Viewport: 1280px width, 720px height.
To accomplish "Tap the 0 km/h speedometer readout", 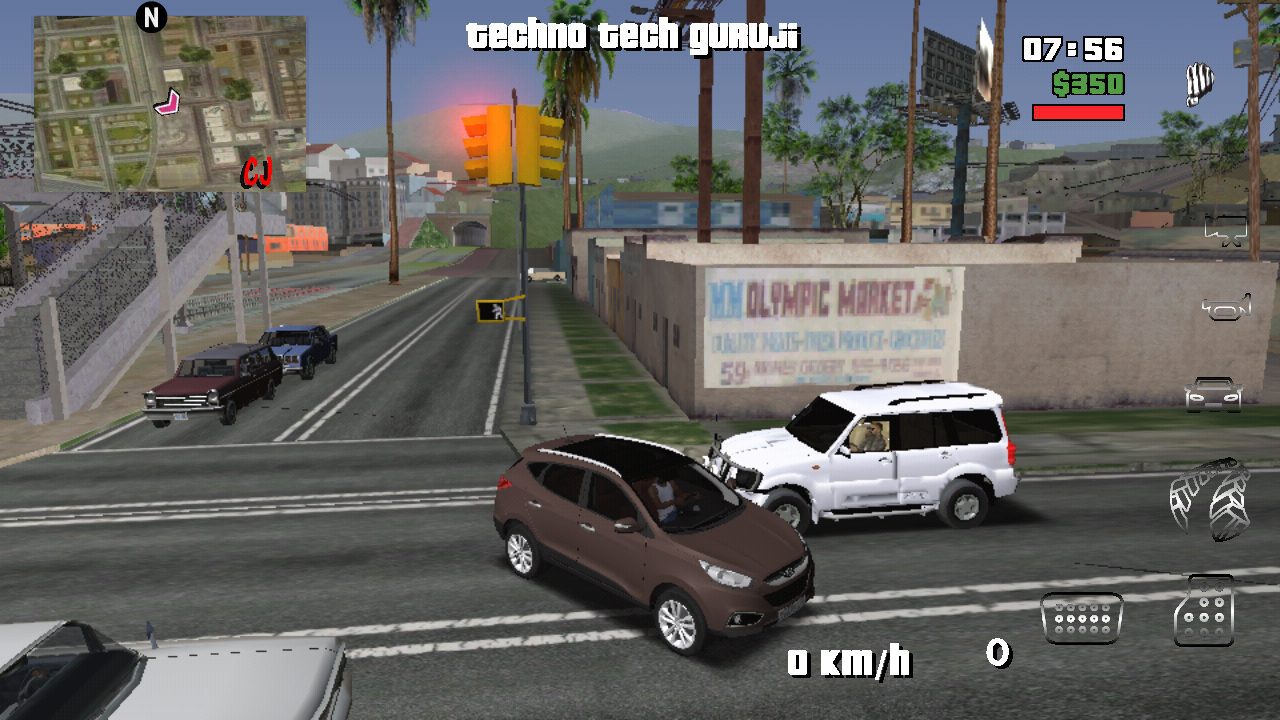I will tap(851, 660).
